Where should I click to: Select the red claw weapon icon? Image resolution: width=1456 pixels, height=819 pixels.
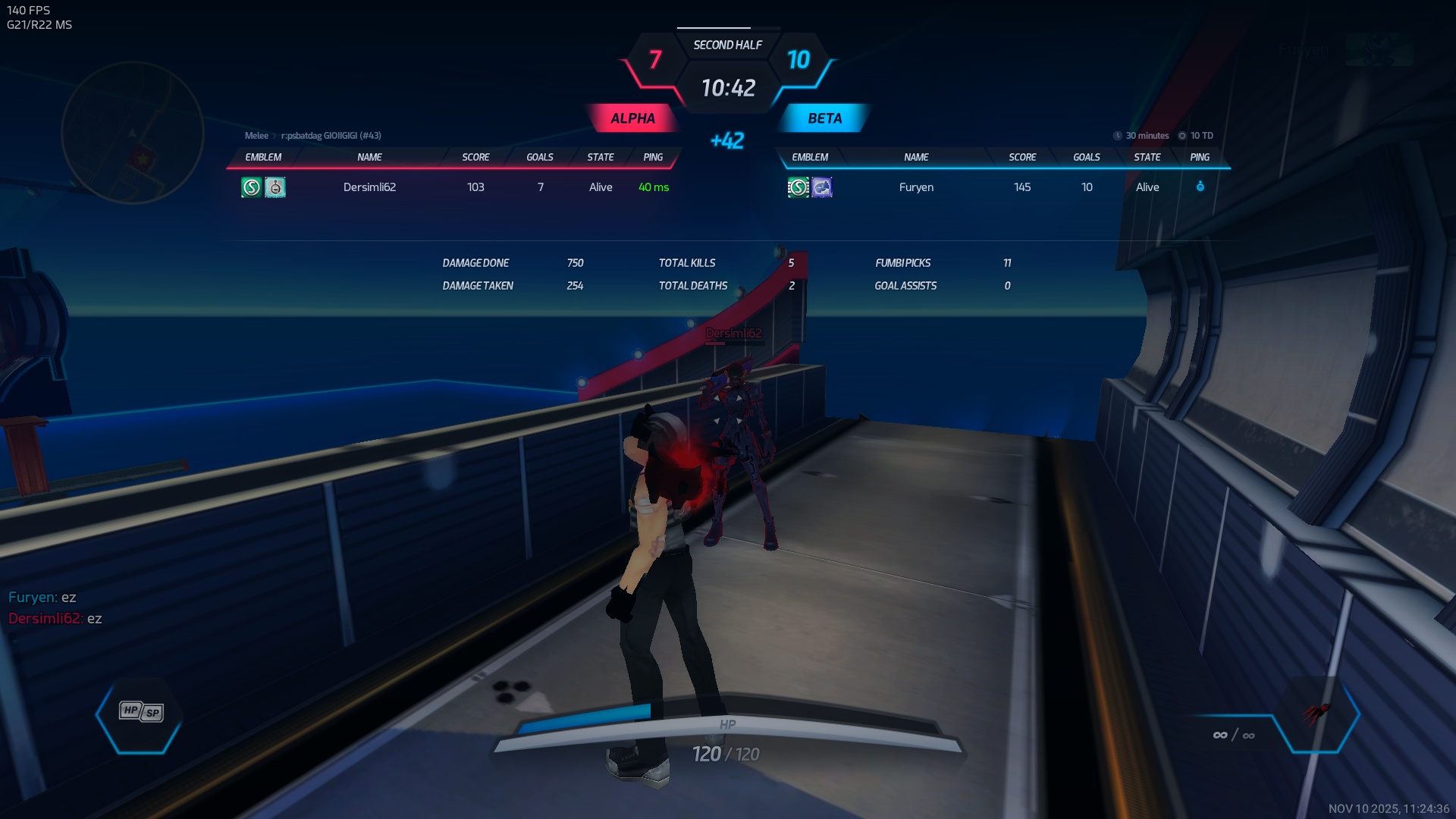[x=1316, y=713]
